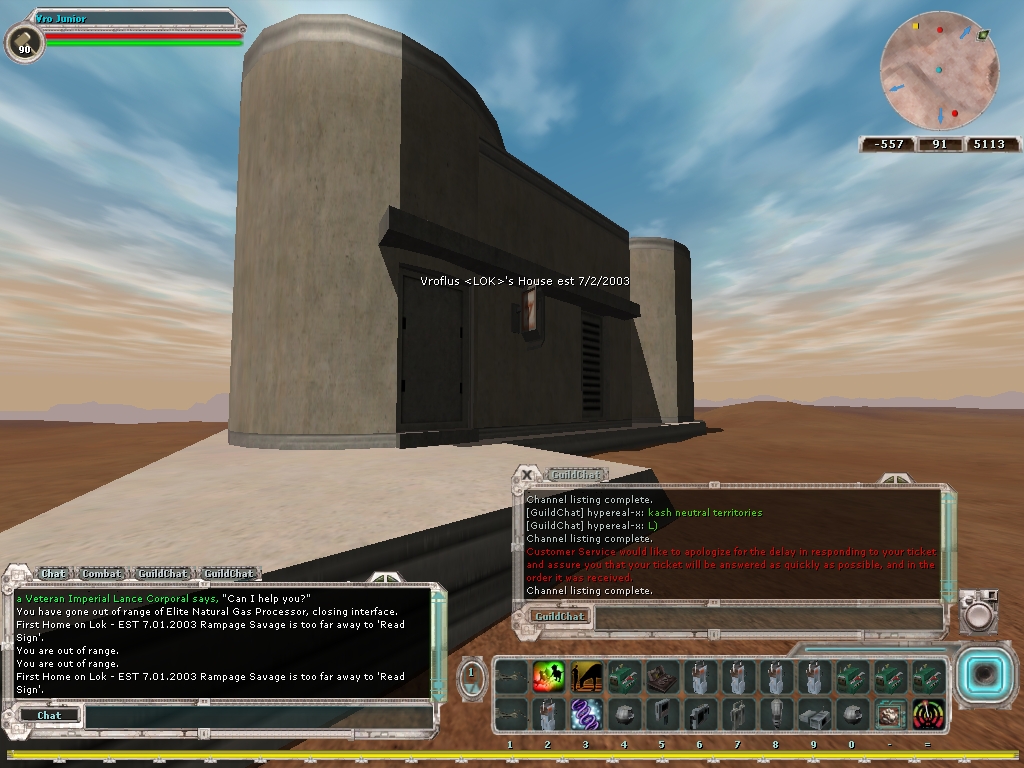Select the brown crate item in top toolbar row
This screenshot has height=768, width=1024.
pos(661,677)
